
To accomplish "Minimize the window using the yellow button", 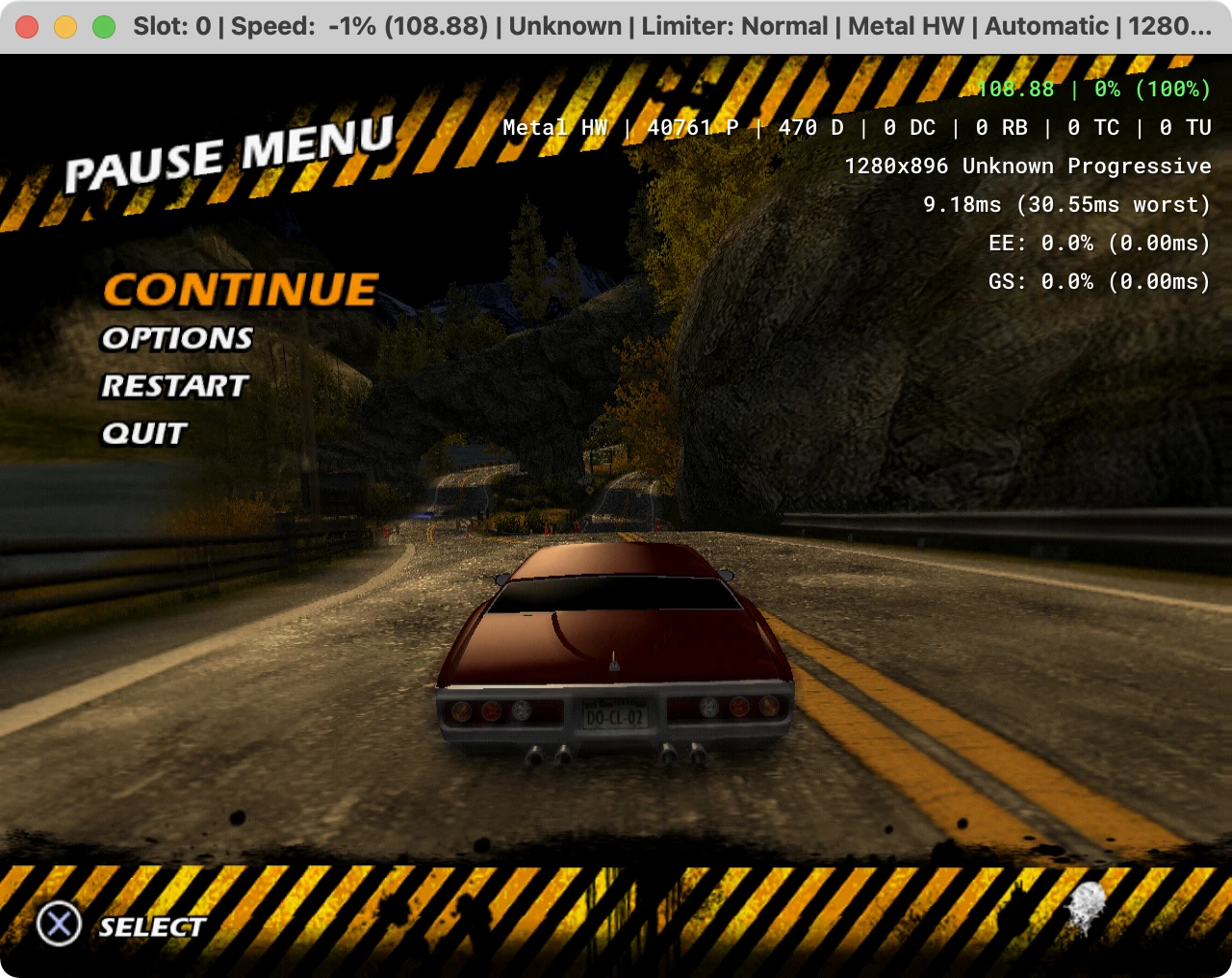I will click(x=65, y=26).
